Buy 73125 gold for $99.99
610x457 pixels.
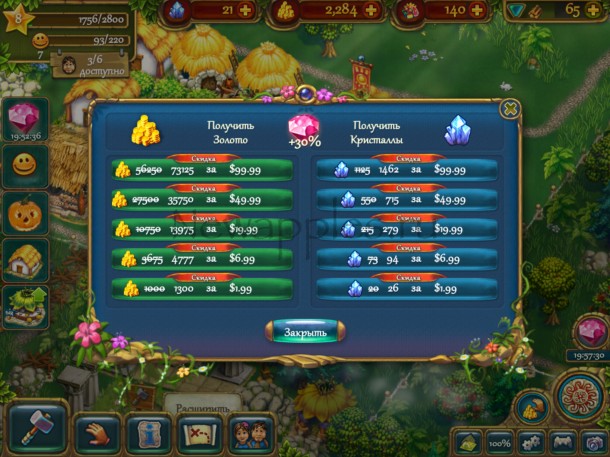204,169
